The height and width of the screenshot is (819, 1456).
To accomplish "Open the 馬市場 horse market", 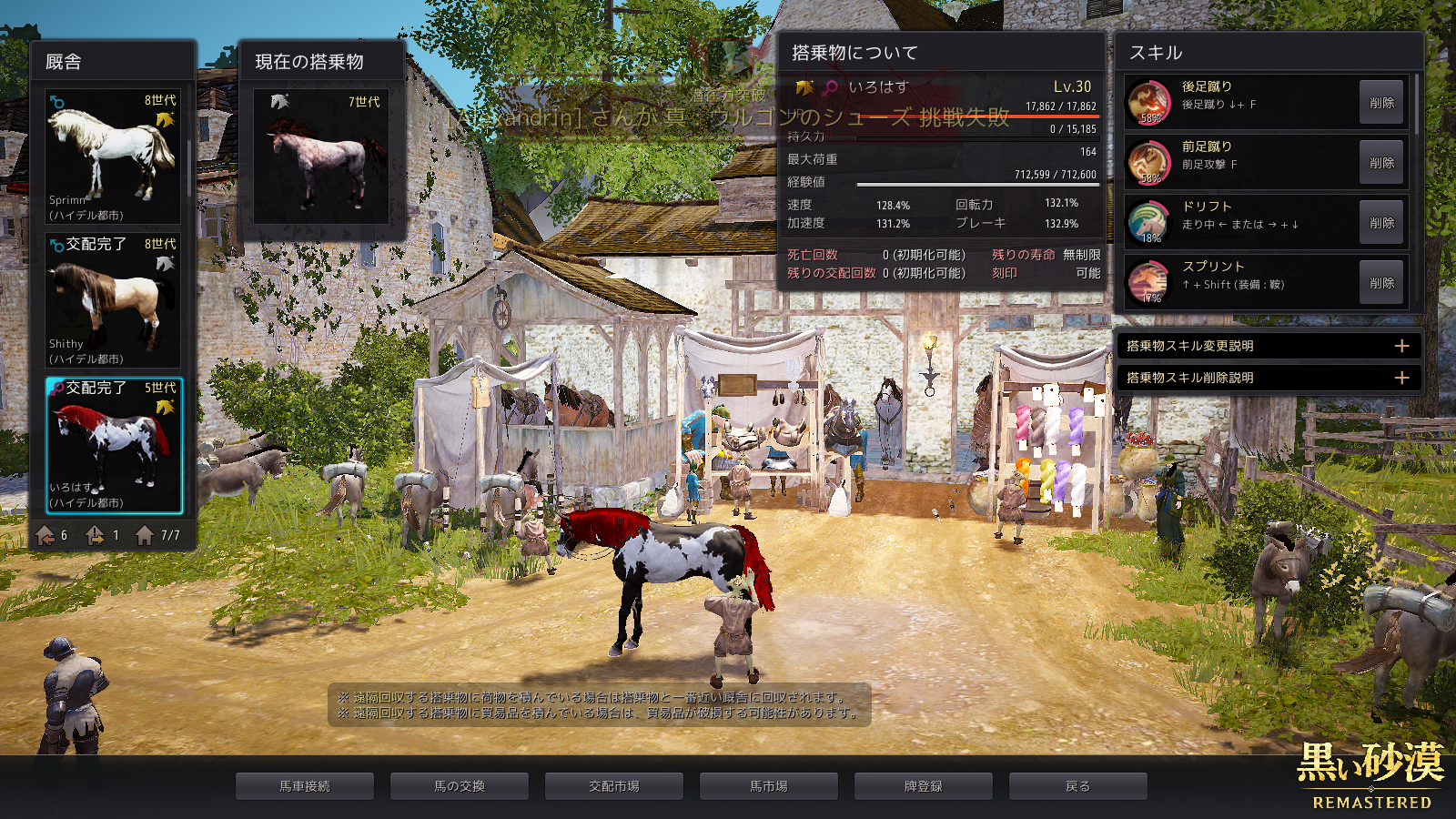I will click(769, 786).
